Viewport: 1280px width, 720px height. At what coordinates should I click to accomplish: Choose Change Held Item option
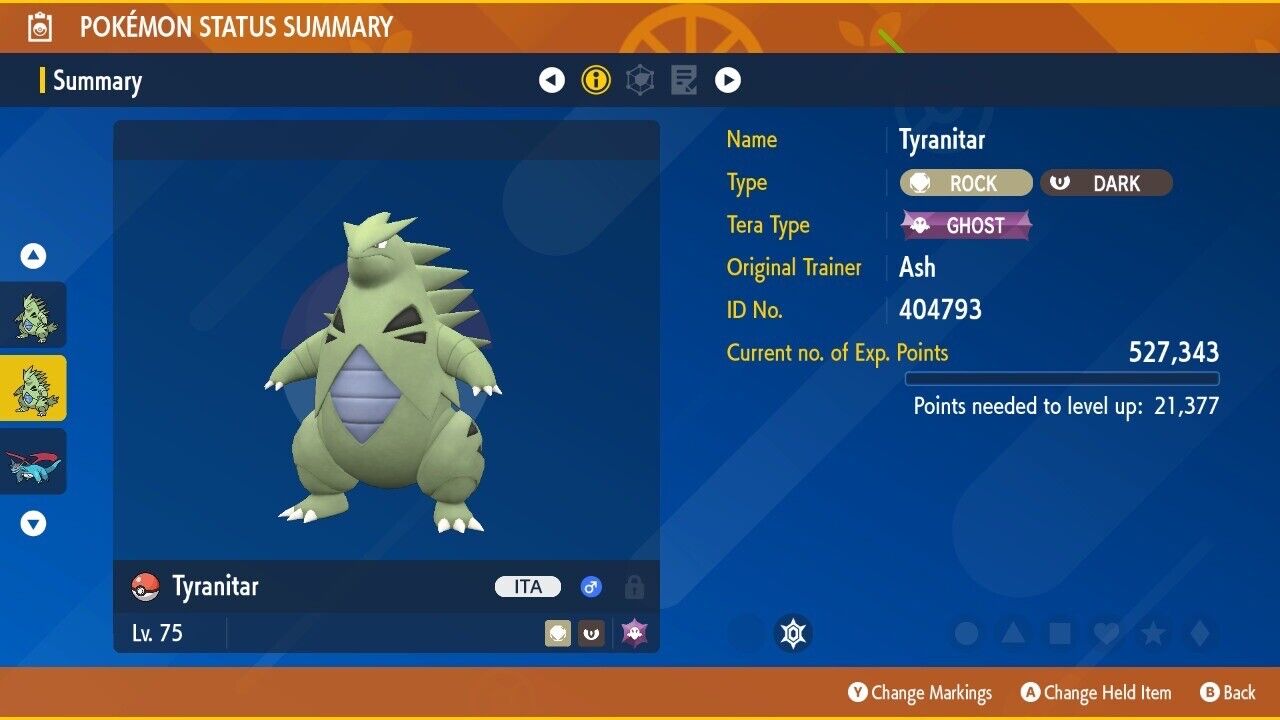coord(1096,692)
